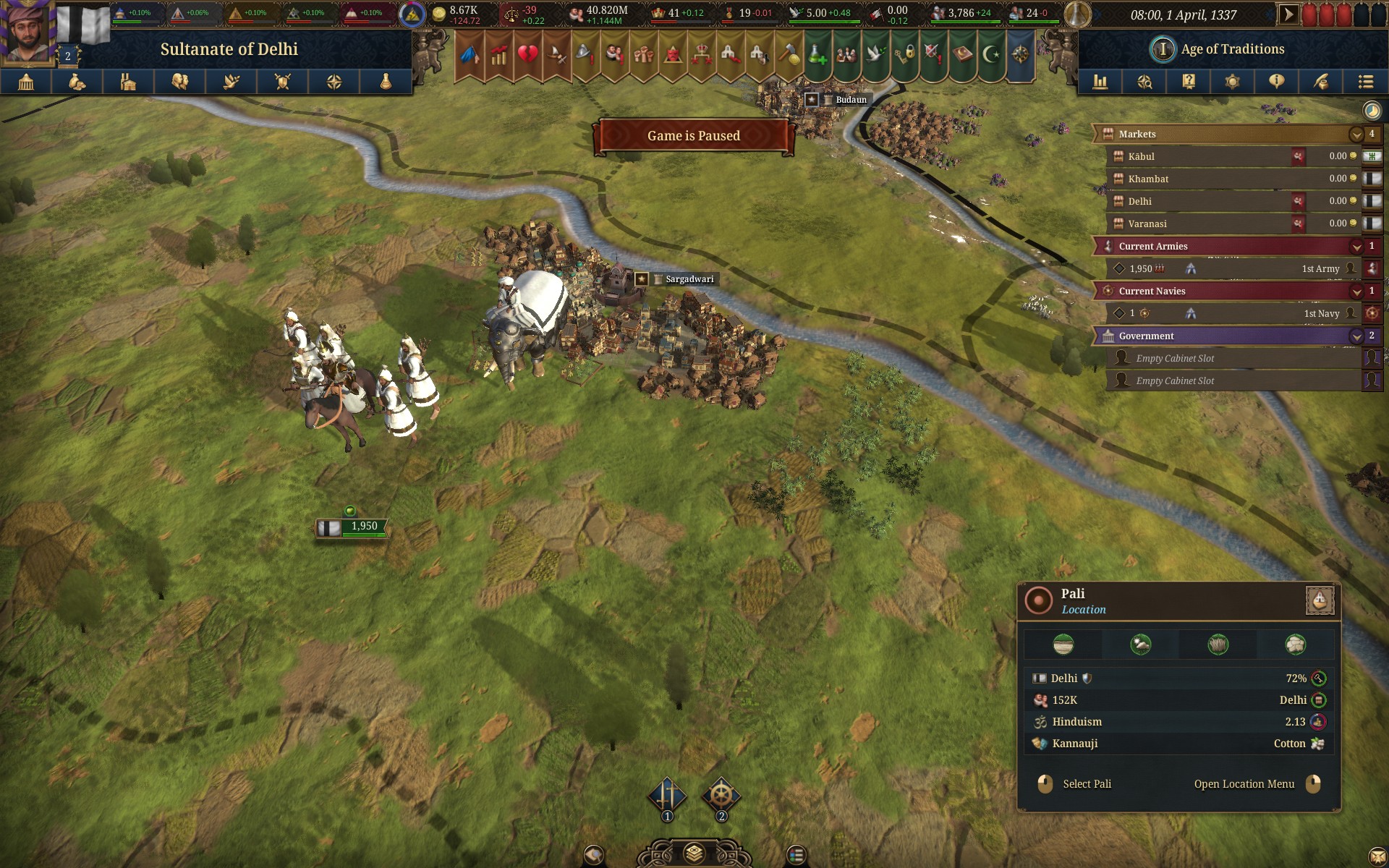
Task: Select the 1,950 army unit badge
Action: coord(352,527)
